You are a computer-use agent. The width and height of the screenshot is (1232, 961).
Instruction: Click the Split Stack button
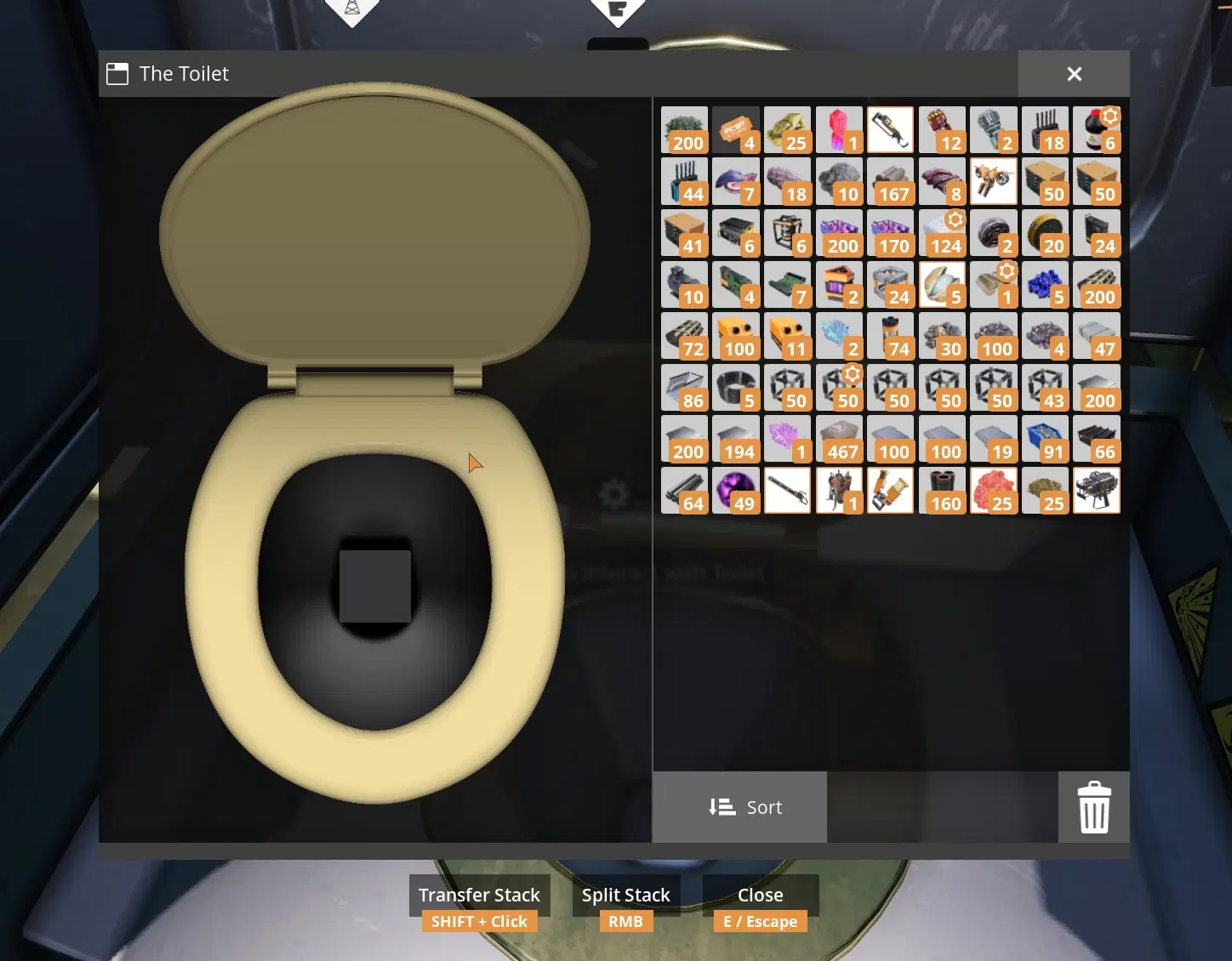click(x=625, y=895)
